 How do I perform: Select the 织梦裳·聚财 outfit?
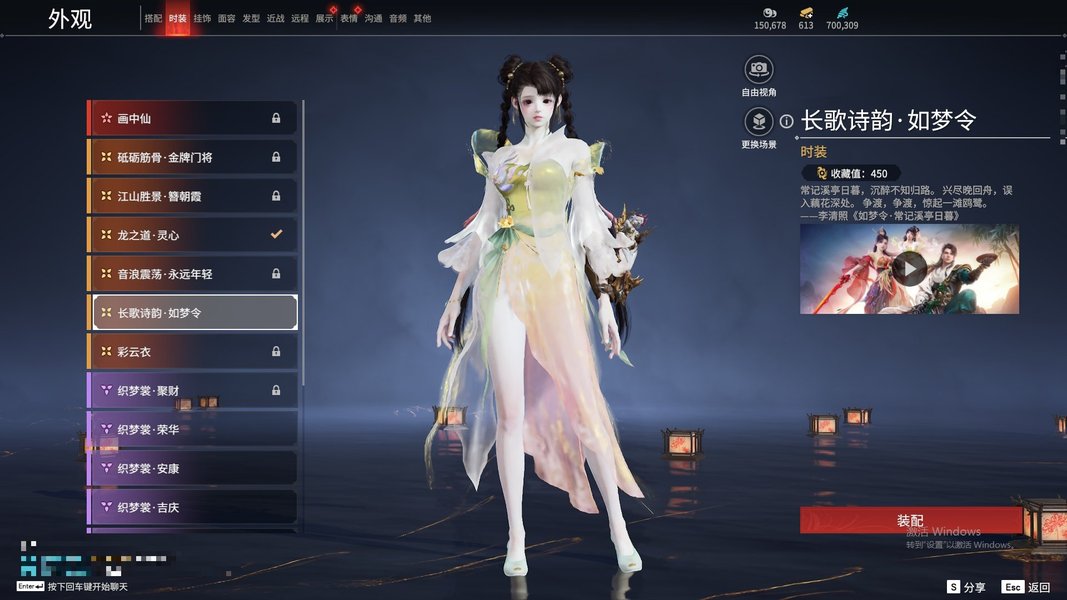pyautogui.click(x=192, y=390)
